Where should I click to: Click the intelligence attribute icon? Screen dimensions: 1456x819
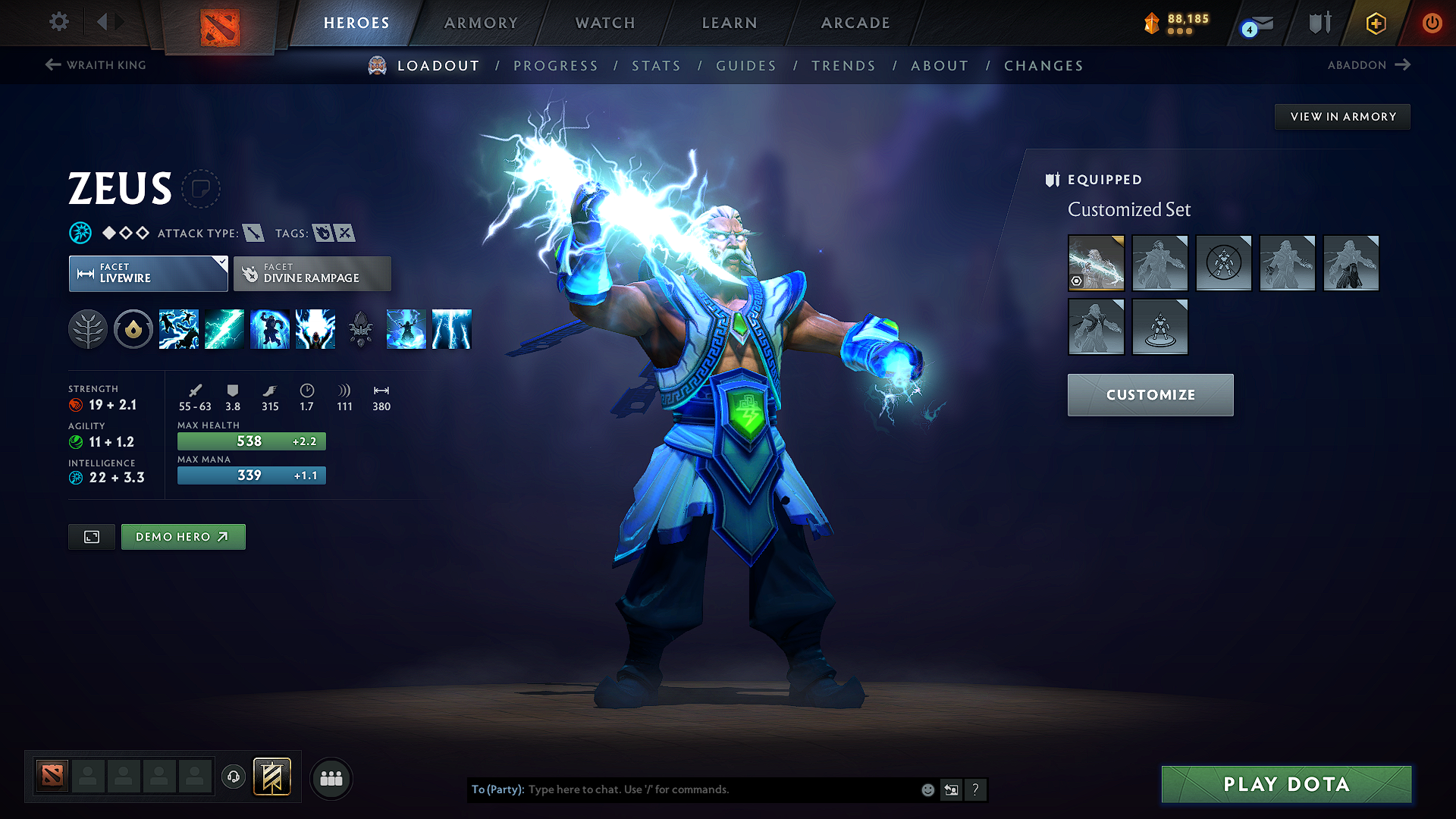click(x=74, y=477)
